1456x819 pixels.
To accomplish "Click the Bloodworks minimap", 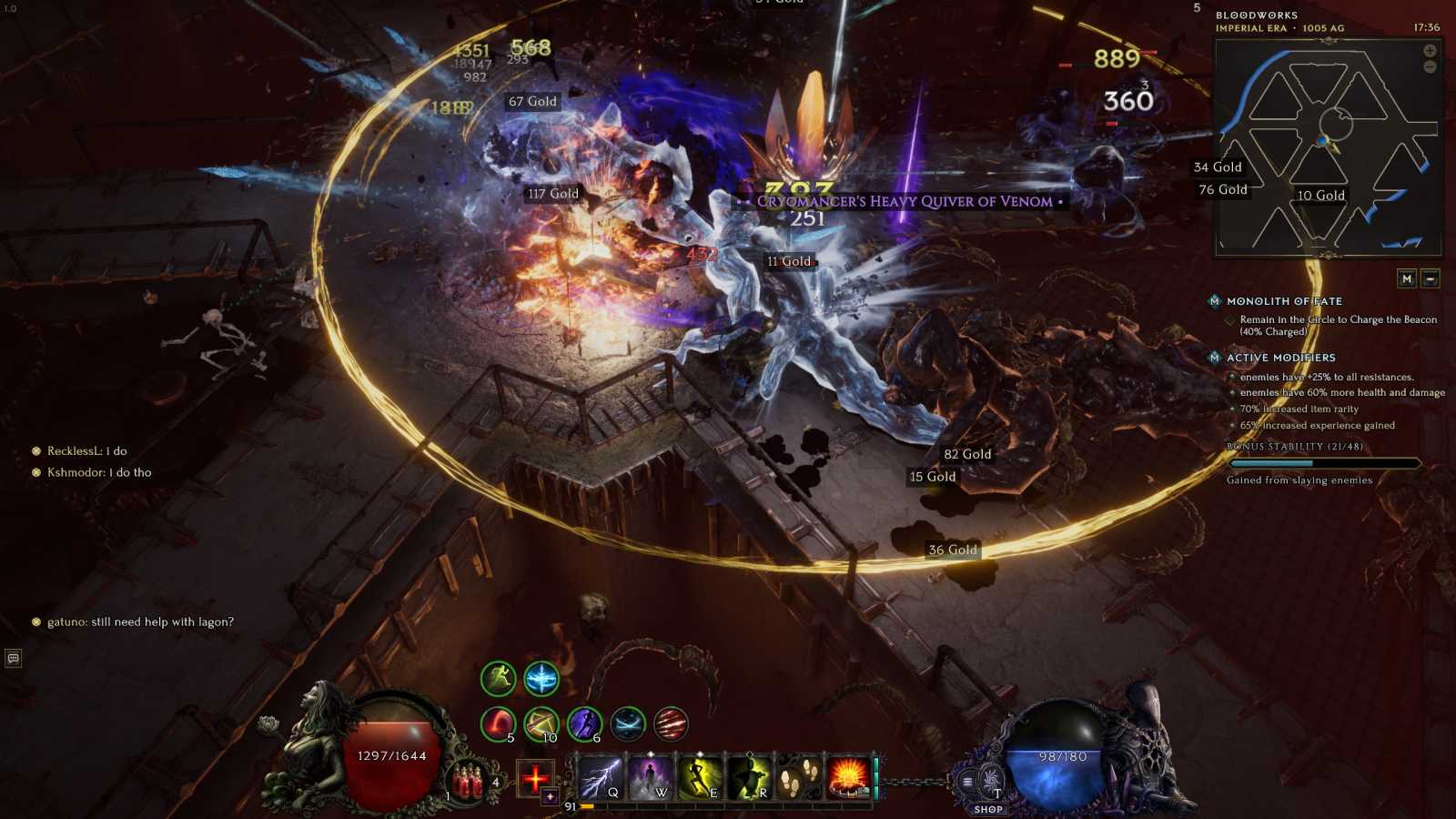I will click(1329, 147).
